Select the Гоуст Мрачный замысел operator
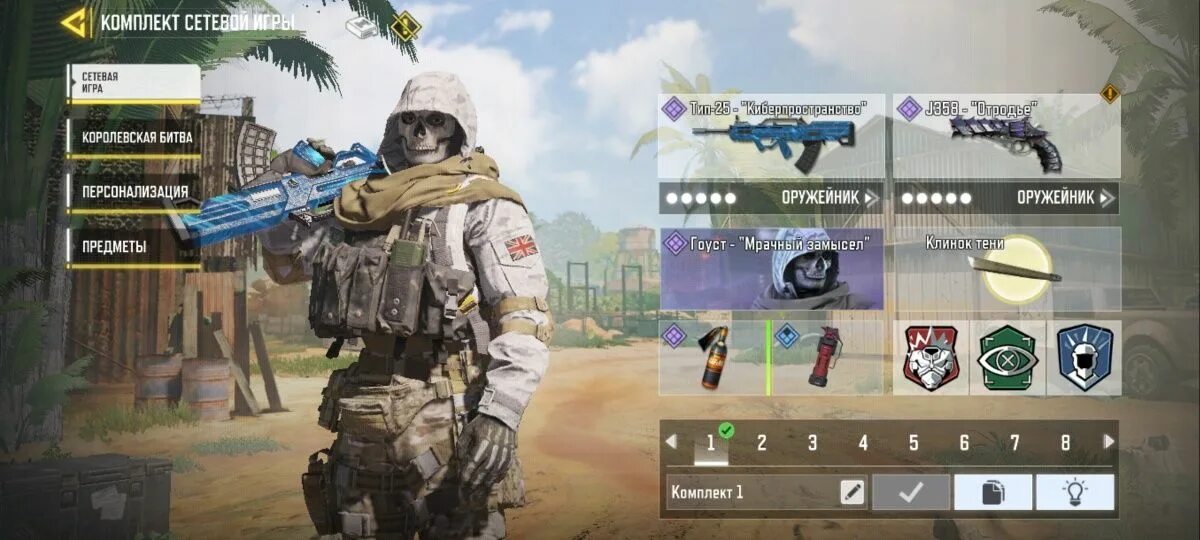 pyautogui.click(x=771, y=268)
